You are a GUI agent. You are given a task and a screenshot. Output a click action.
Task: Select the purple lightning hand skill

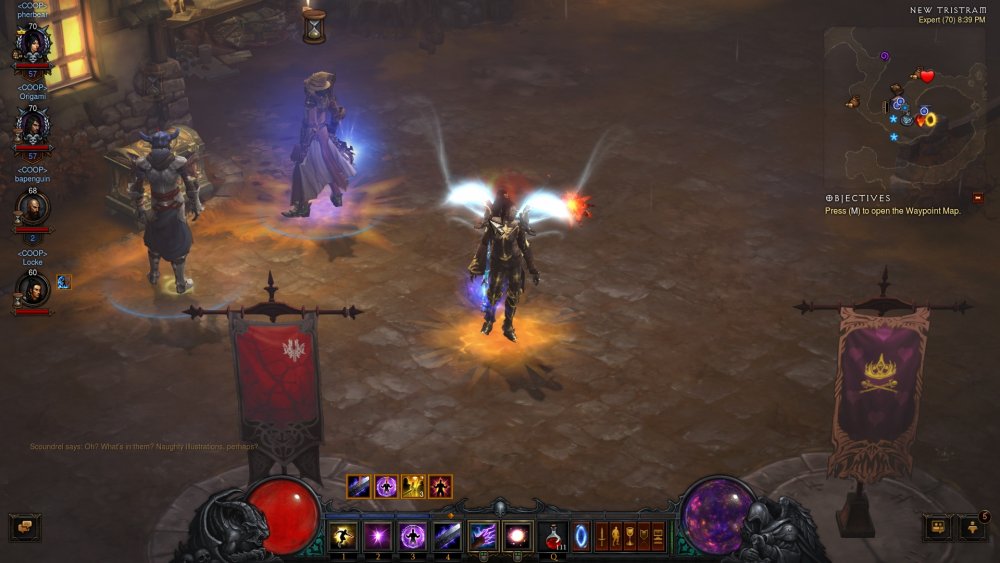coord(483,535)
